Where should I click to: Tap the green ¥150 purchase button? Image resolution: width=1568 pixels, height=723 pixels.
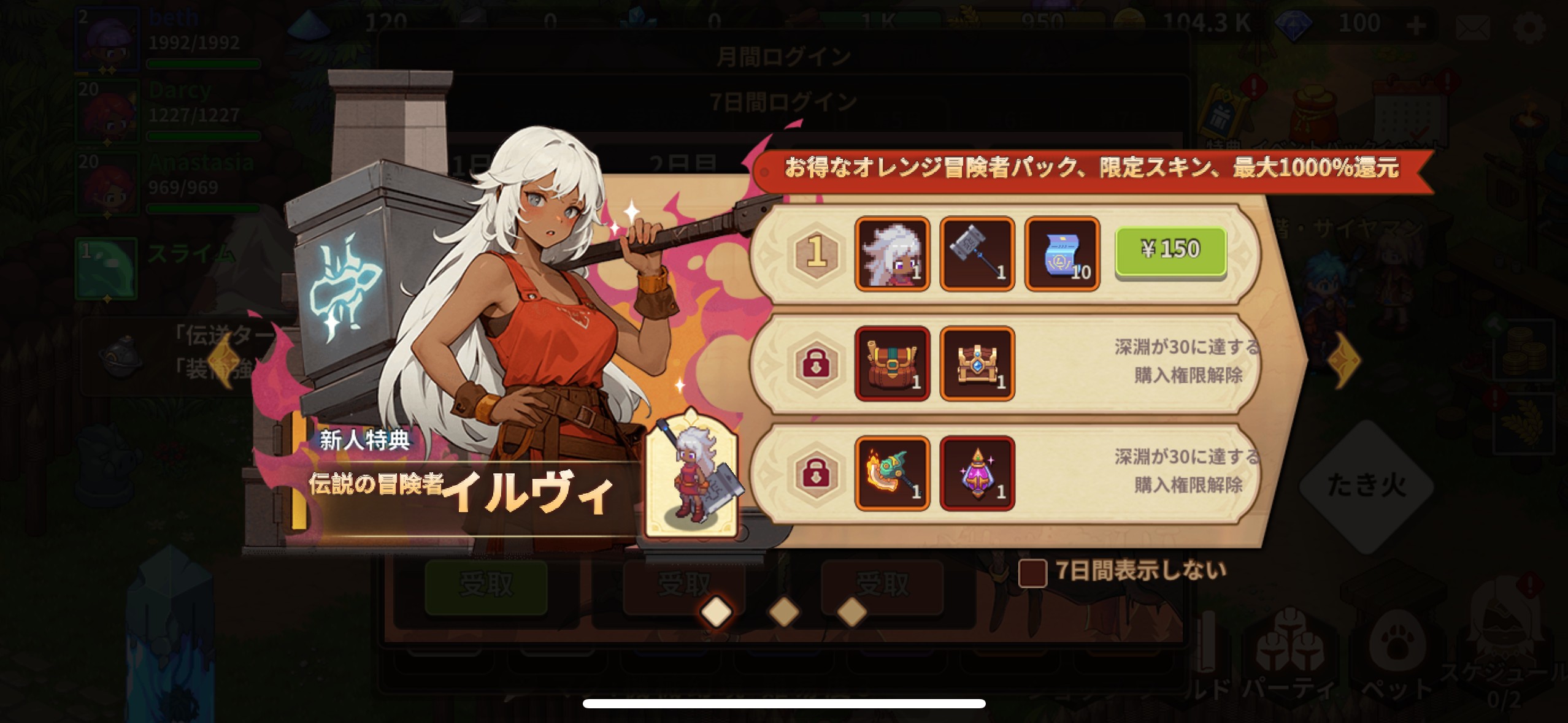1172,251
